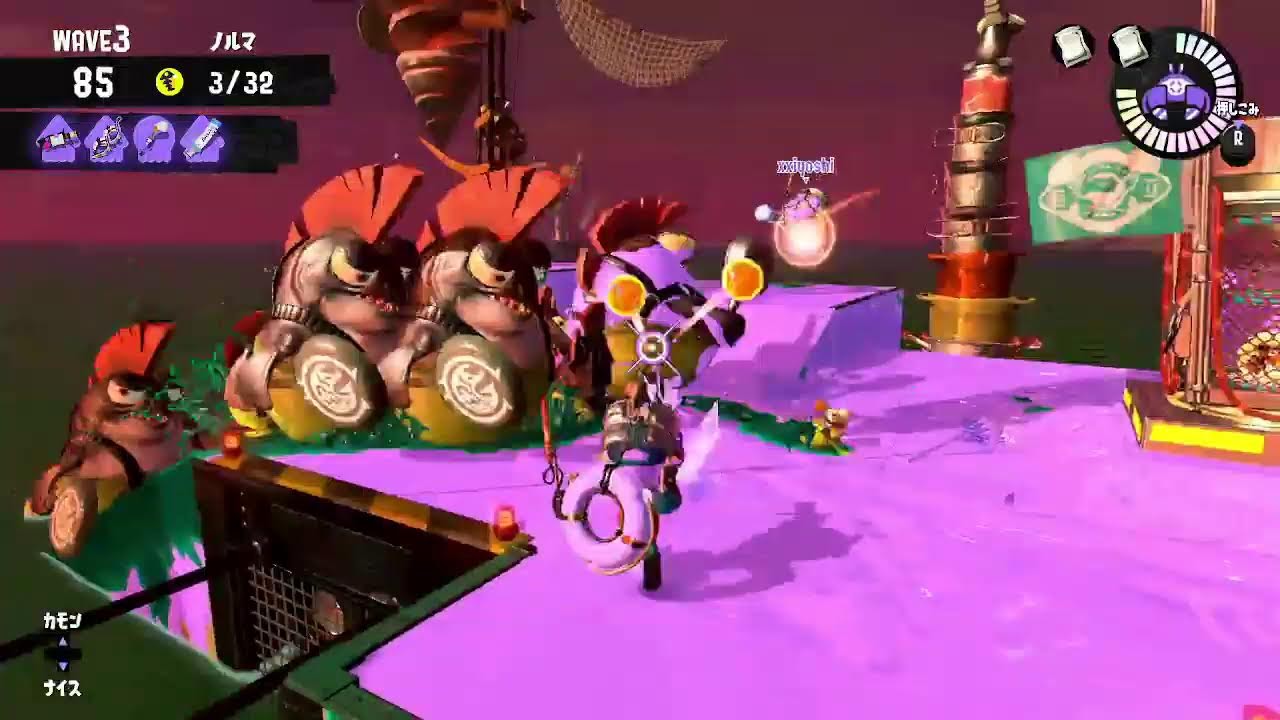
Task: Click the Salmonid special gauge icon
Action: [x=1178, y=91]
